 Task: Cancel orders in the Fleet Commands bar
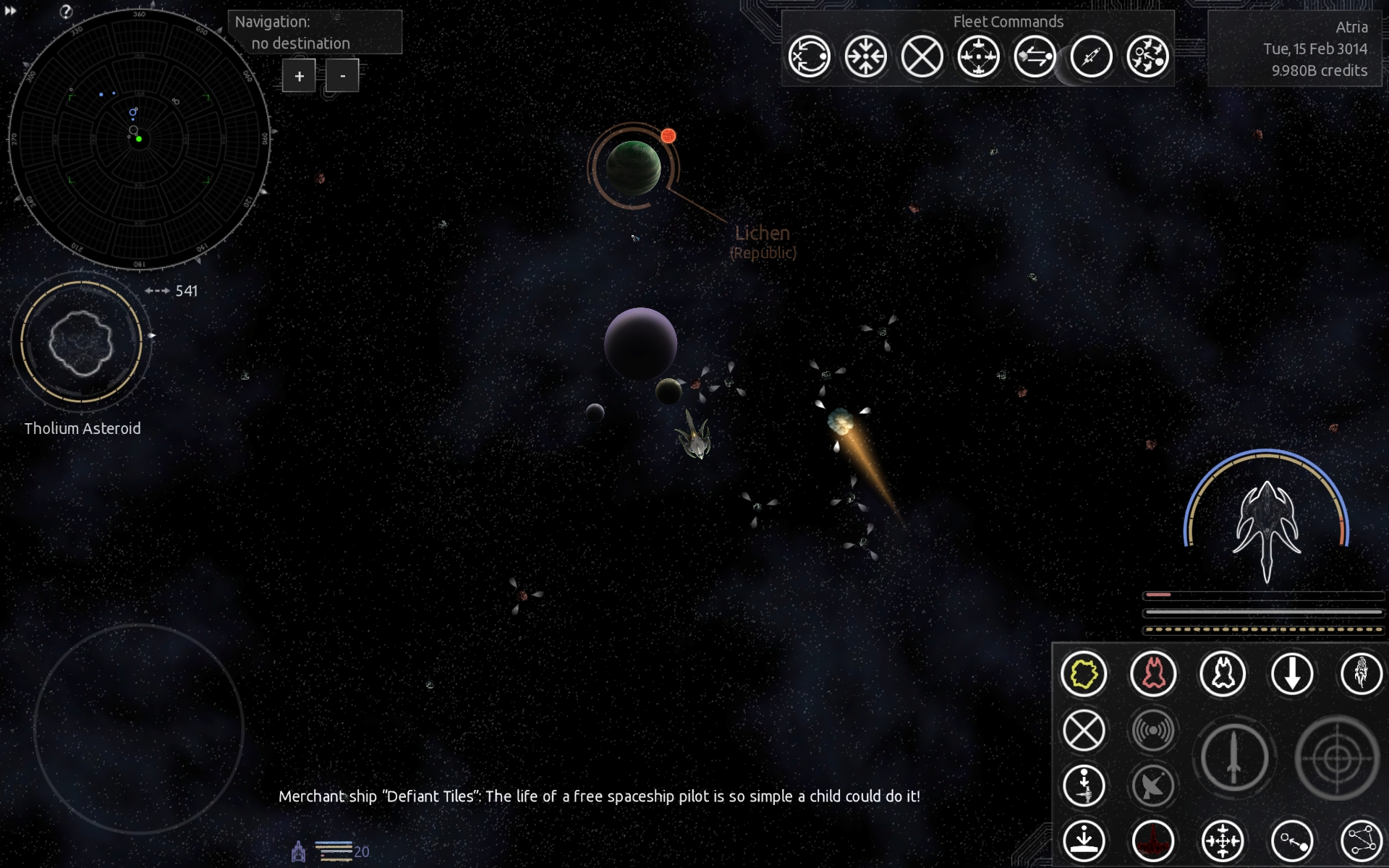[x=922, y=56]
